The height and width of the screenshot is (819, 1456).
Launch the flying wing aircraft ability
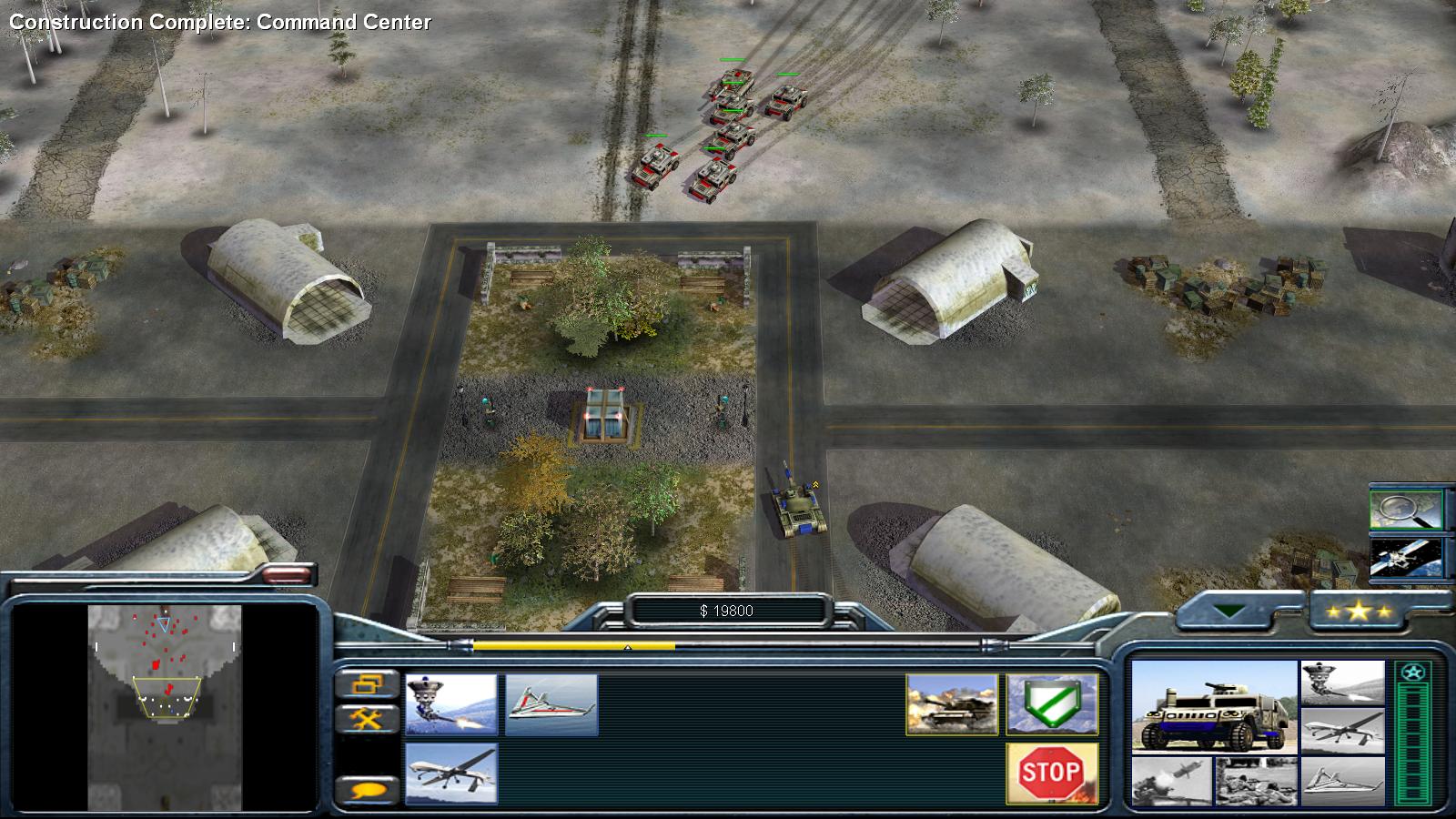pyautogui.click(x=553, y=704)
